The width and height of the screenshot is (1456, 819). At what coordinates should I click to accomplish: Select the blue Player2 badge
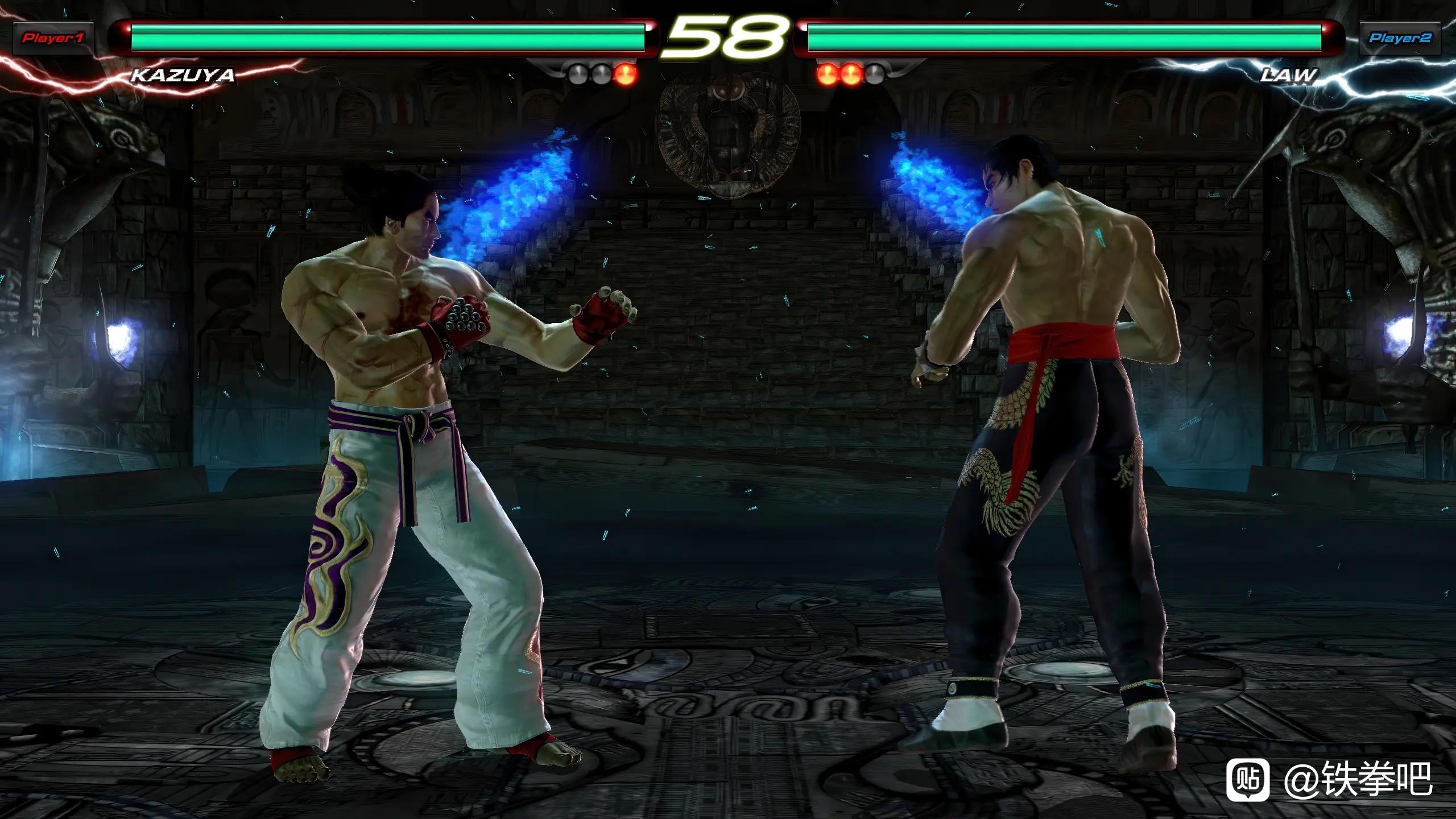[1400, 38]
